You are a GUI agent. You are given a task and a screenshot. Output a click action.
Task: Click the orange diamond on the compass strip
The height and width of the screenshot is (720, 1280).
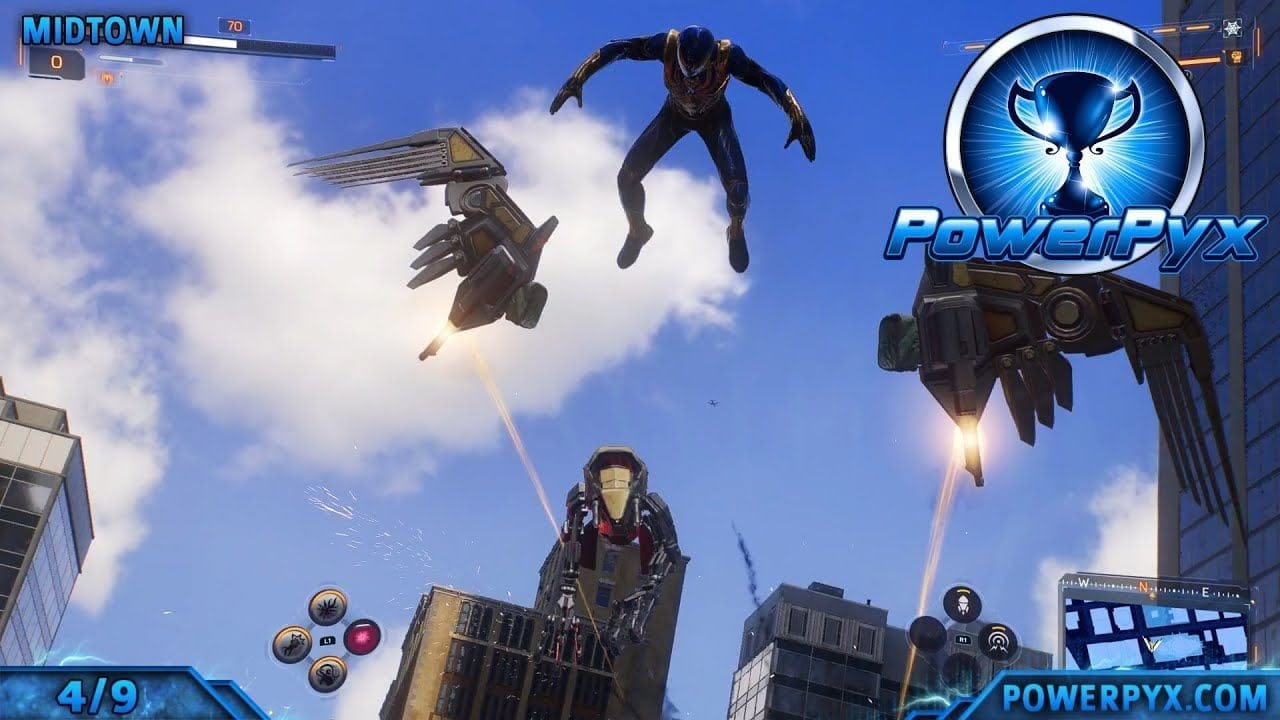pos(1150,597)
